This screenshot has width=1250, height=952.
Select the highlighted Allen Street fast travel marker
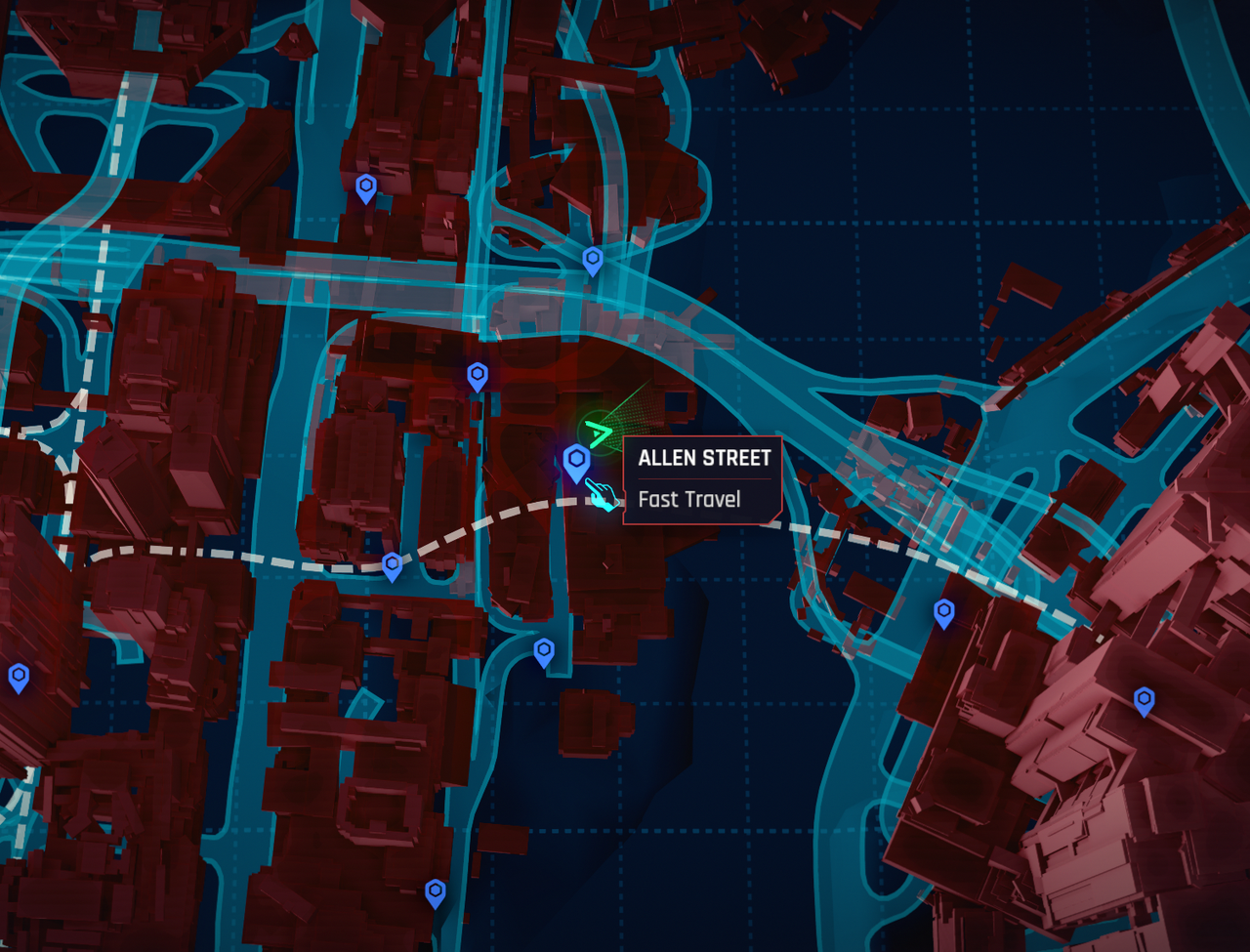coord(577,461)
